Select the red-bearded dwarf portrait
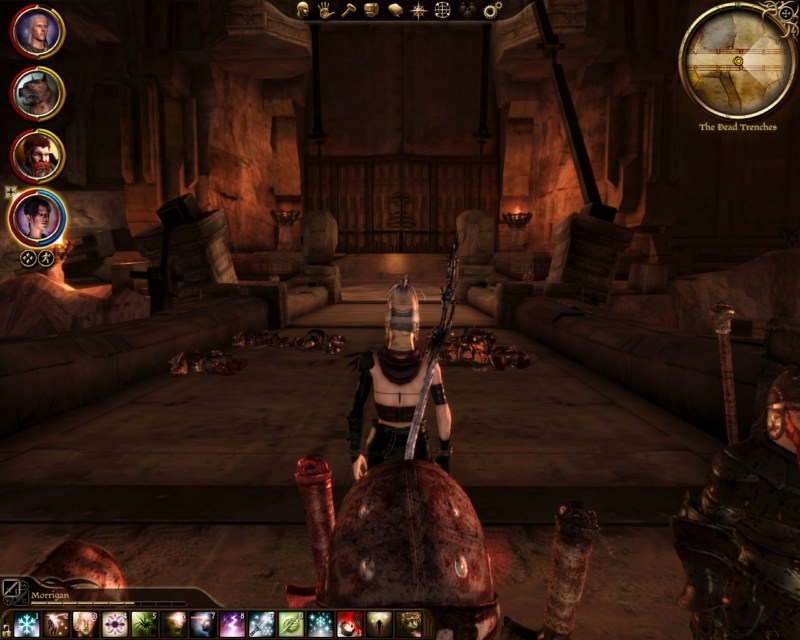The image size is (800, 640). [38, 155]
